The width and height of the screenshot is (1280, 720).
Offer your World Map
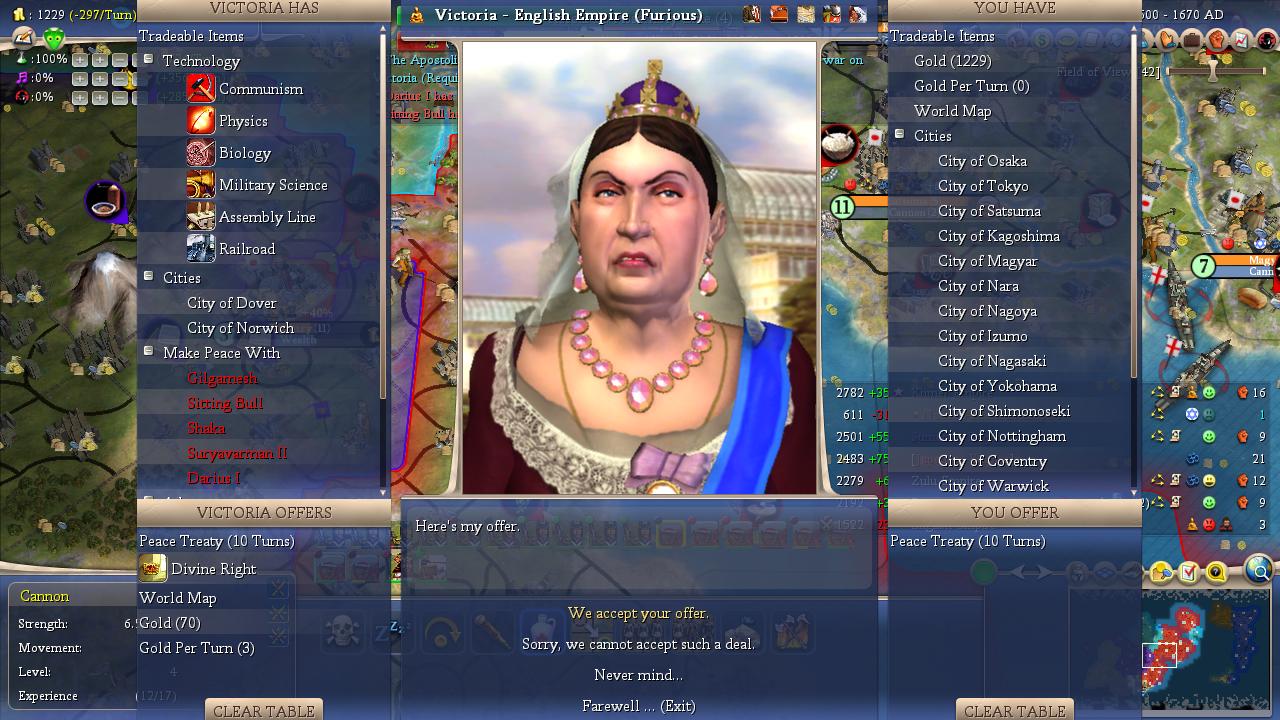(952, 111)
